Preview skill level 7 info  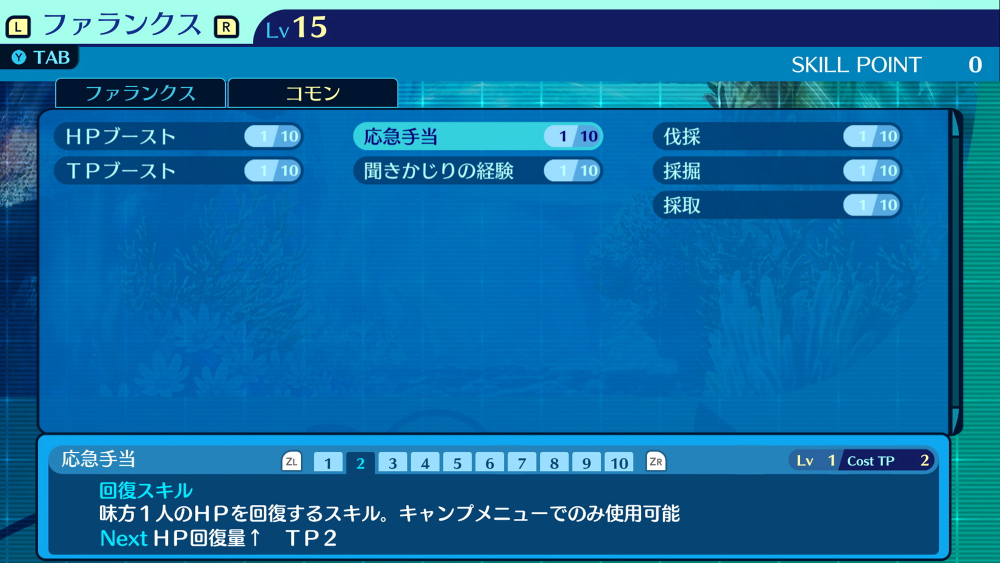[522, 463]
